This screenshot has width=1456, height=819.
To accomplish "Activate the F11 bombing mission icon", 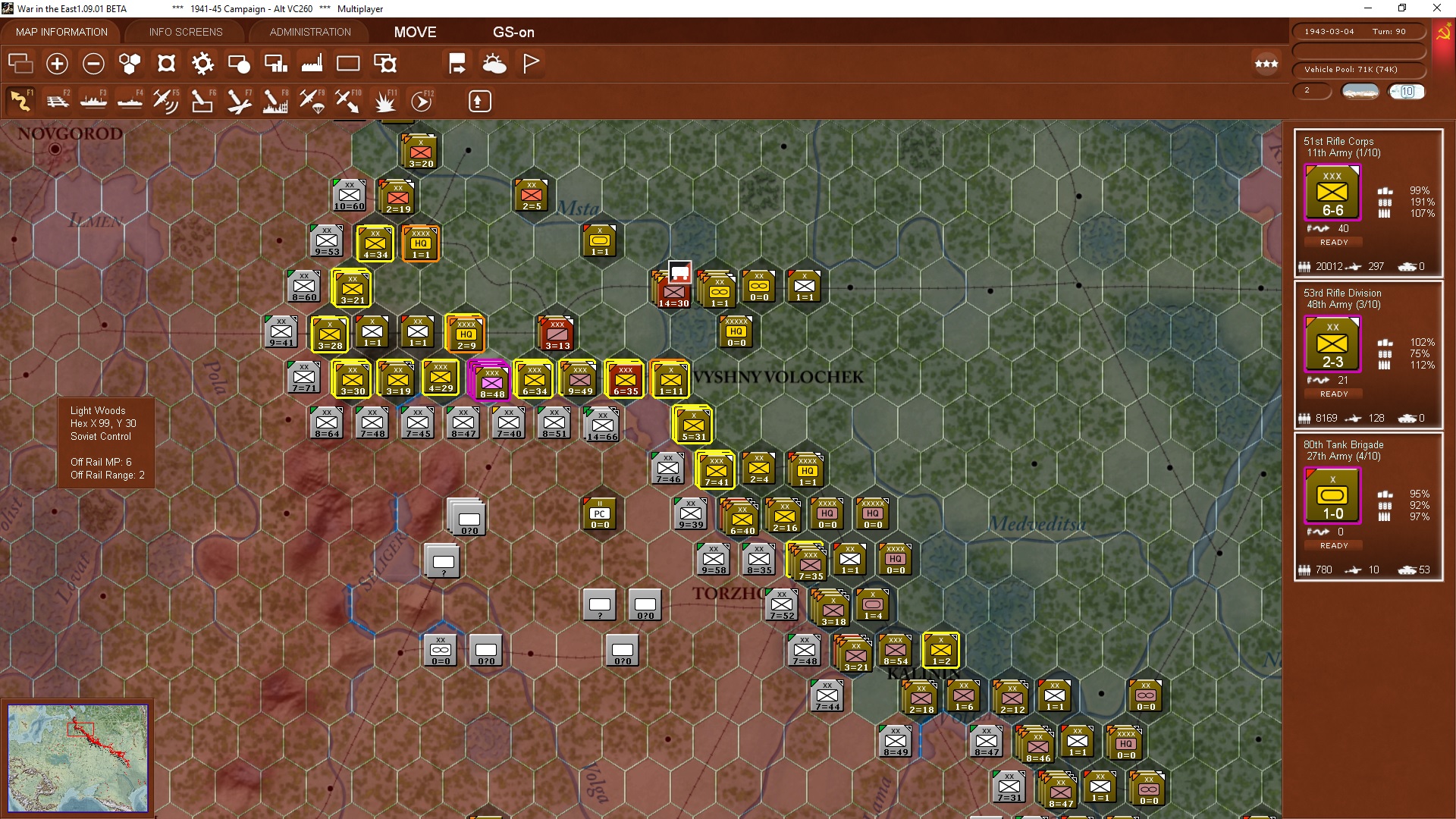I will click(x=384, y=100).
